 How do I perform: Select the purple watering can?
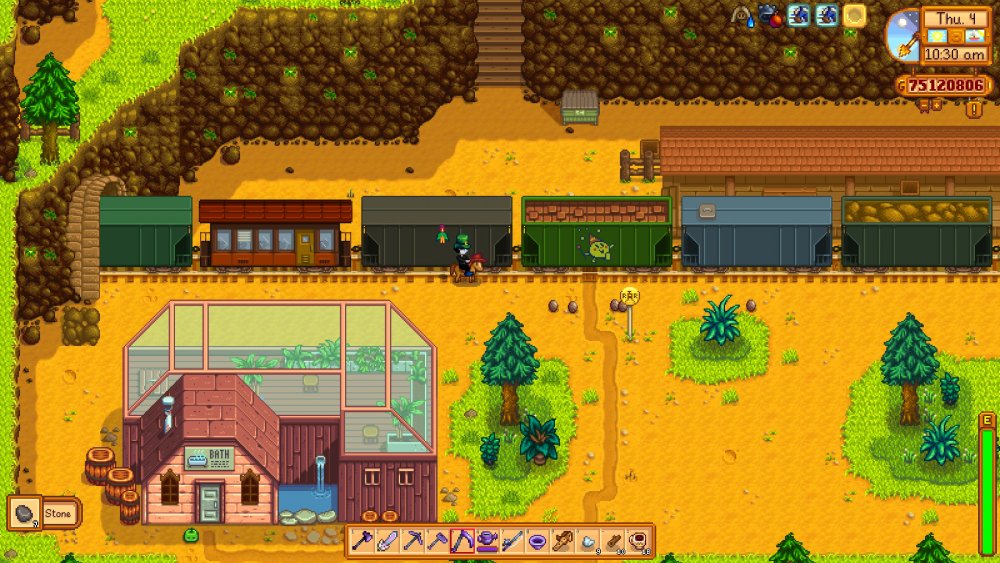pyautogui.click(x=487, y=541)
